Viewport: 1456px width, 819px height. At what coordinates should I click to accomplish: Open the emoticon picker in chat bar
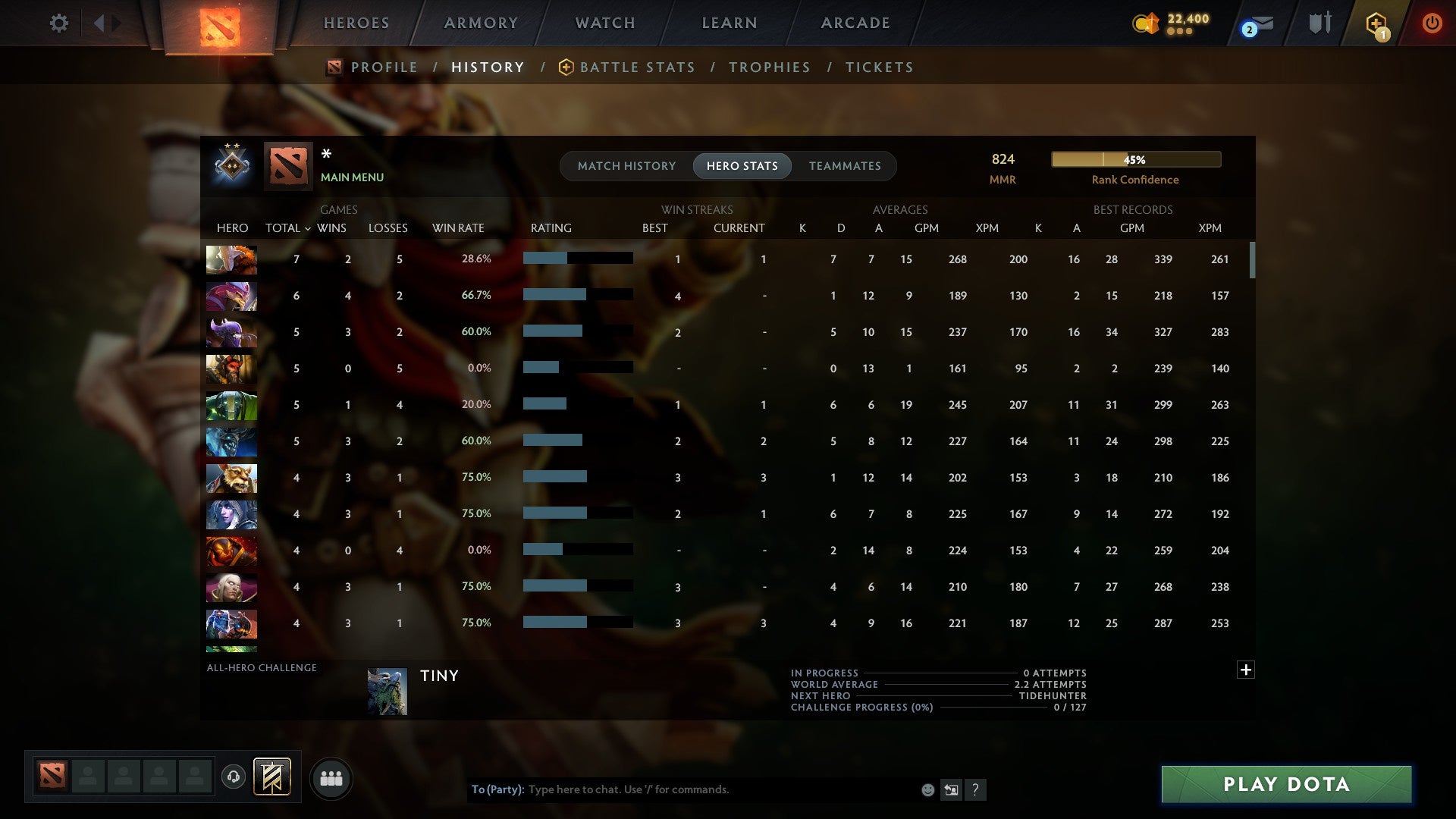(927, 789)
